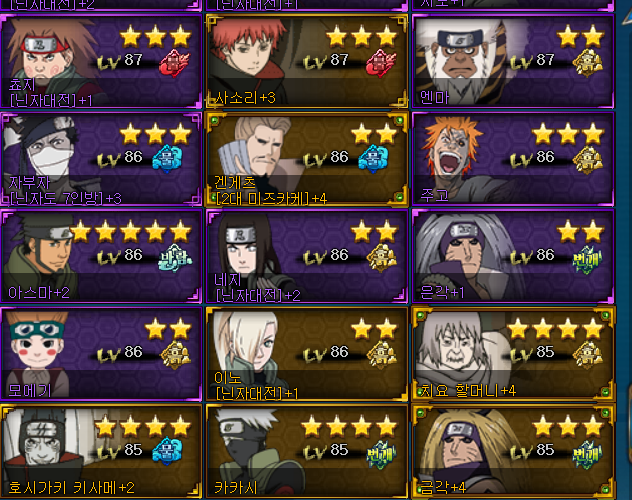Open the 치요 할머니+4 card

coord(510,353)
